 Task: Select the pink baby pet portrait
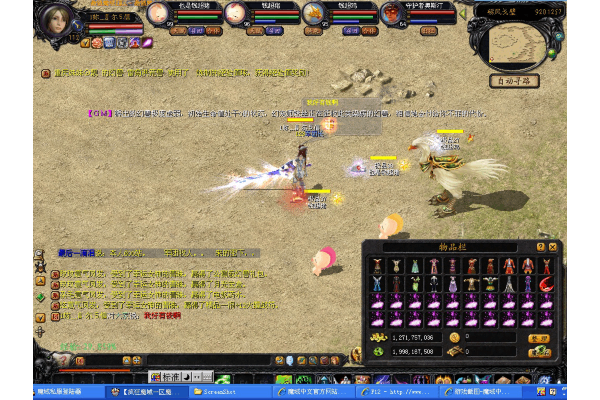158,14
